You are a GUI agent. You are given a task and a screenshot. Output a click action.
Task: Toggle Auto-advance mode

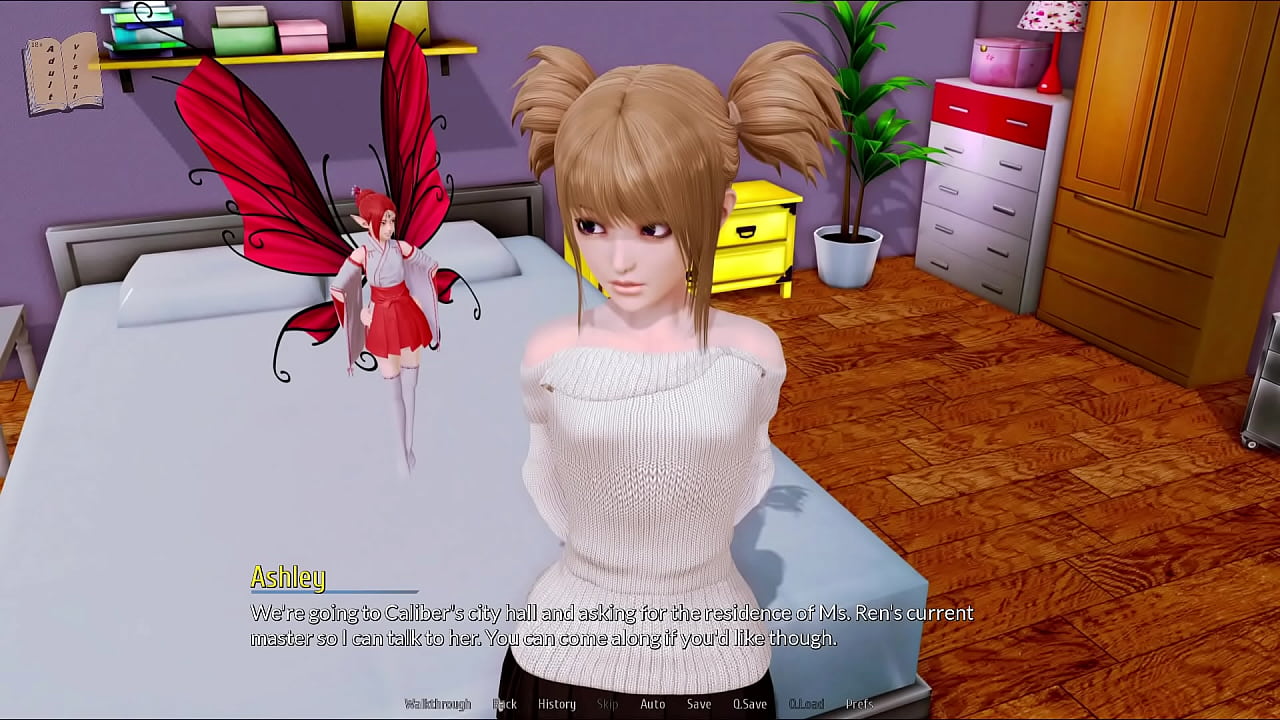(652, 704)
